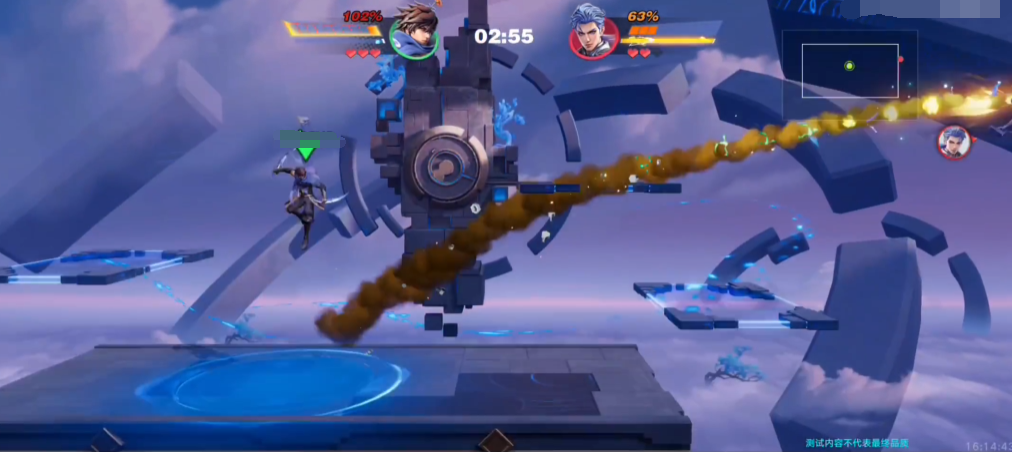The width and height of the screenshot is (1012, 452).
Task: Select the silver-haired fighter portrait
Action: 594,32
